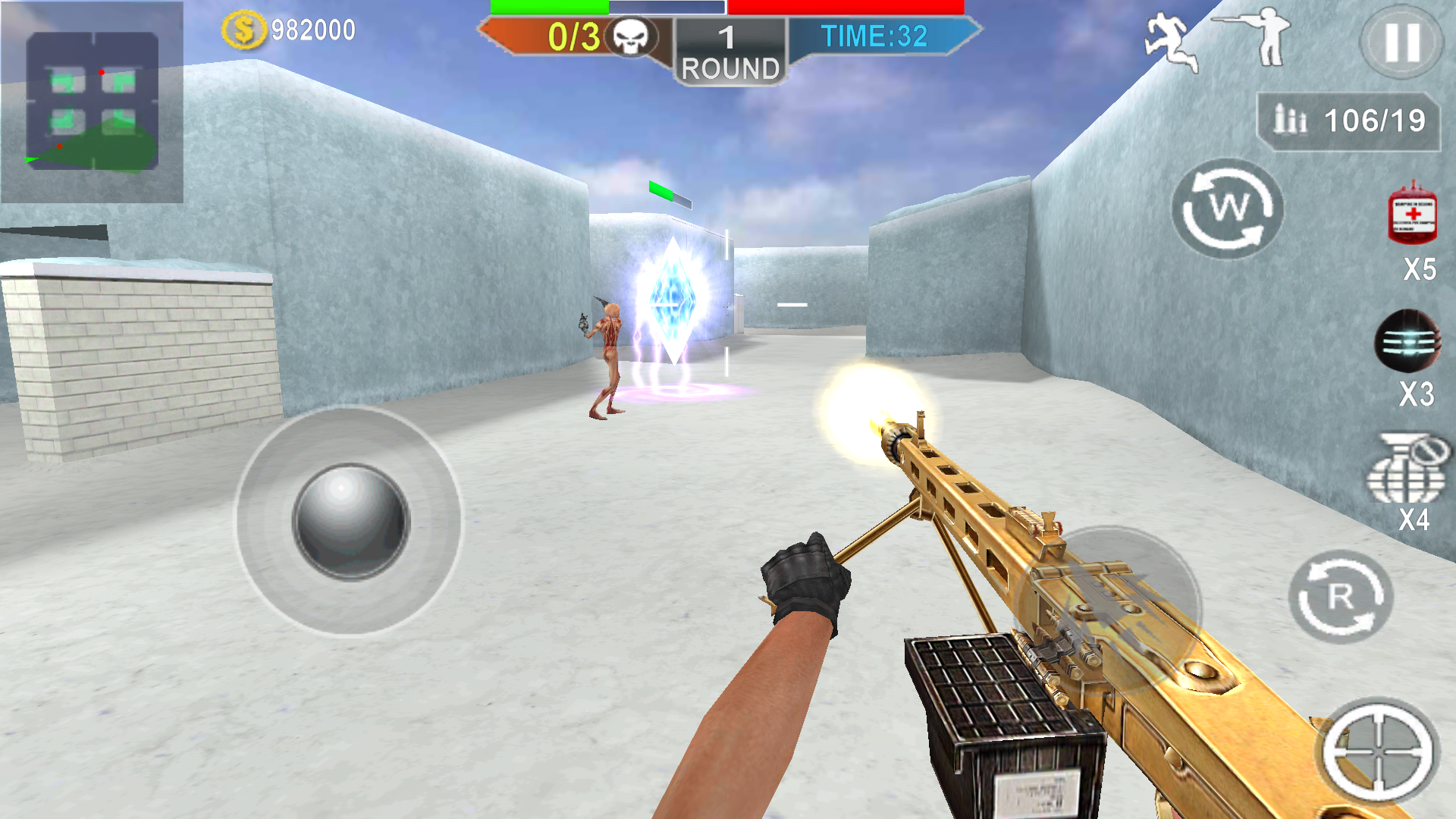Tap the movement joystick ball
Viewport: 1456px width, 819px height.
coord(350,522)
